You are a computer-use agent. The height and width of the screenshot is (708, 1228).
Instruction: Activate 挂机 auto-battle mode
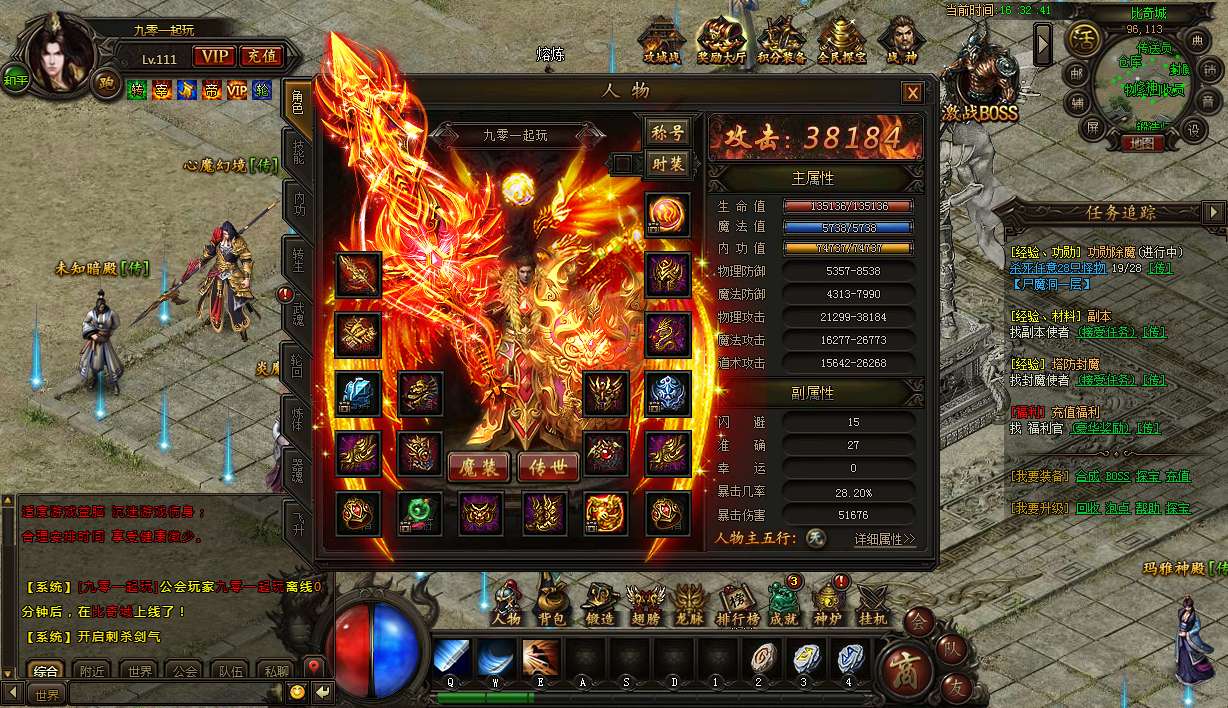[x=873, y=602]
